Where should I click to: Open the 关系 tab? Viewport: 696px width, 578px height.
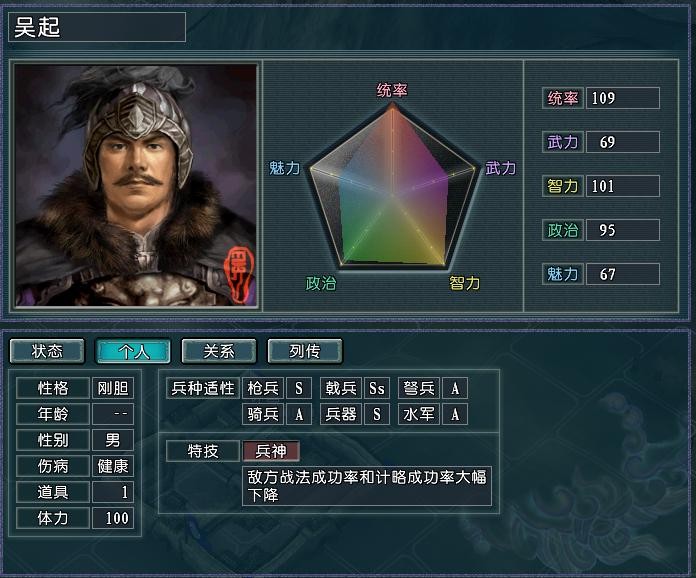(219, 351)
